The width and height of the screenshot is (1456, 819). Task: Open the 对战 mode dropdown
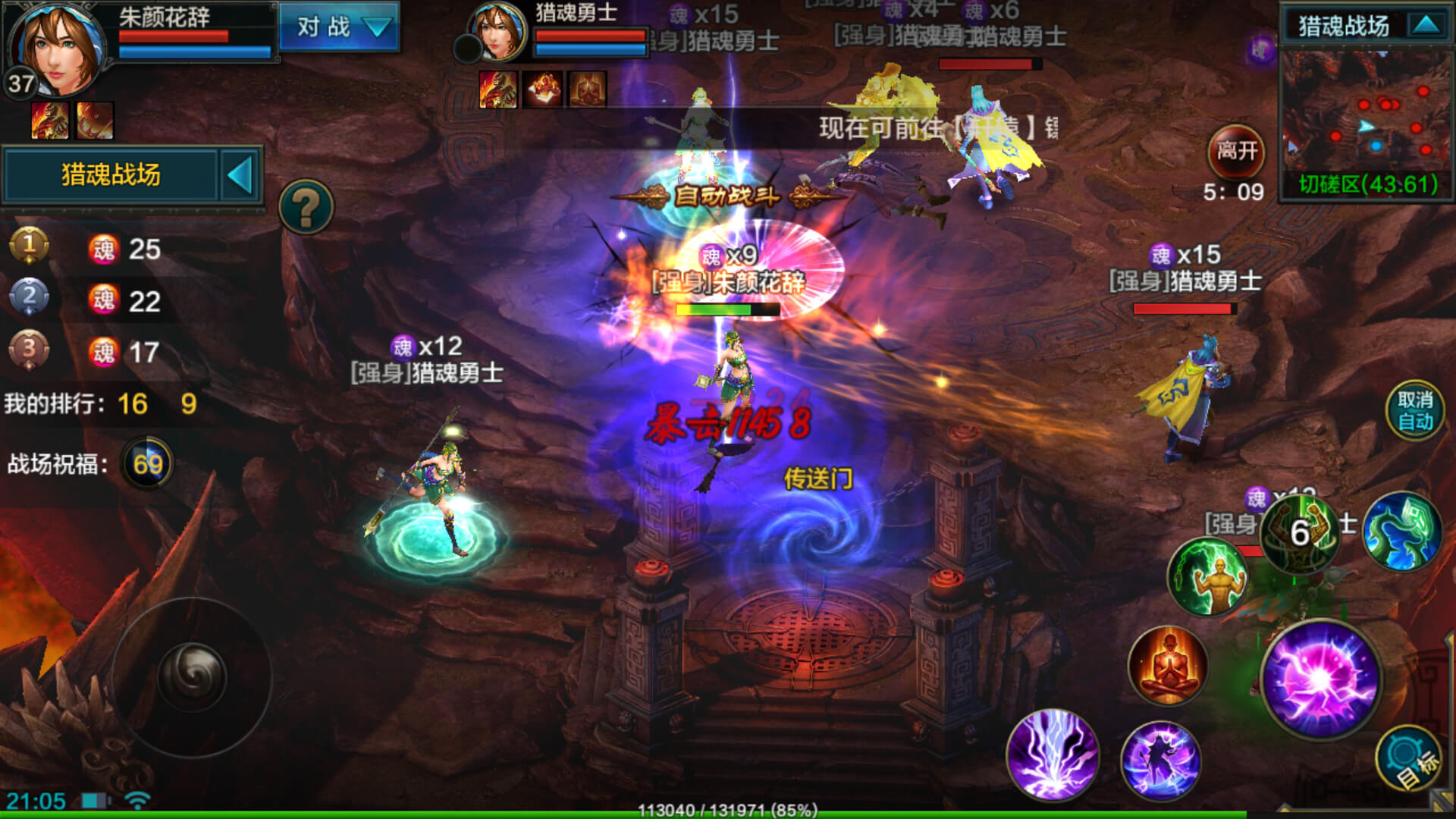tap(338, 27)
